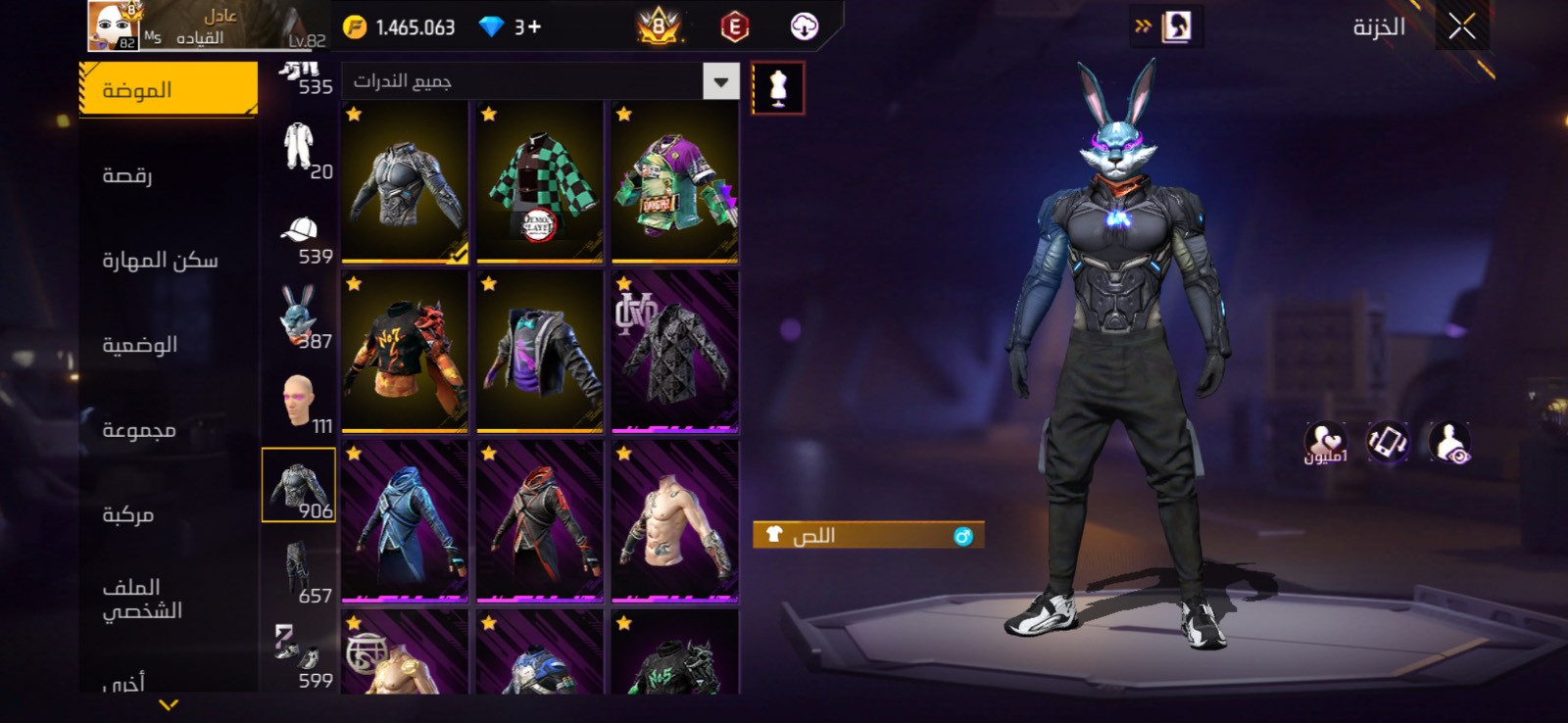Pick the shirtless tattooed torso item
Screen dimensions: 1568x723
click(x=674, y=521)
